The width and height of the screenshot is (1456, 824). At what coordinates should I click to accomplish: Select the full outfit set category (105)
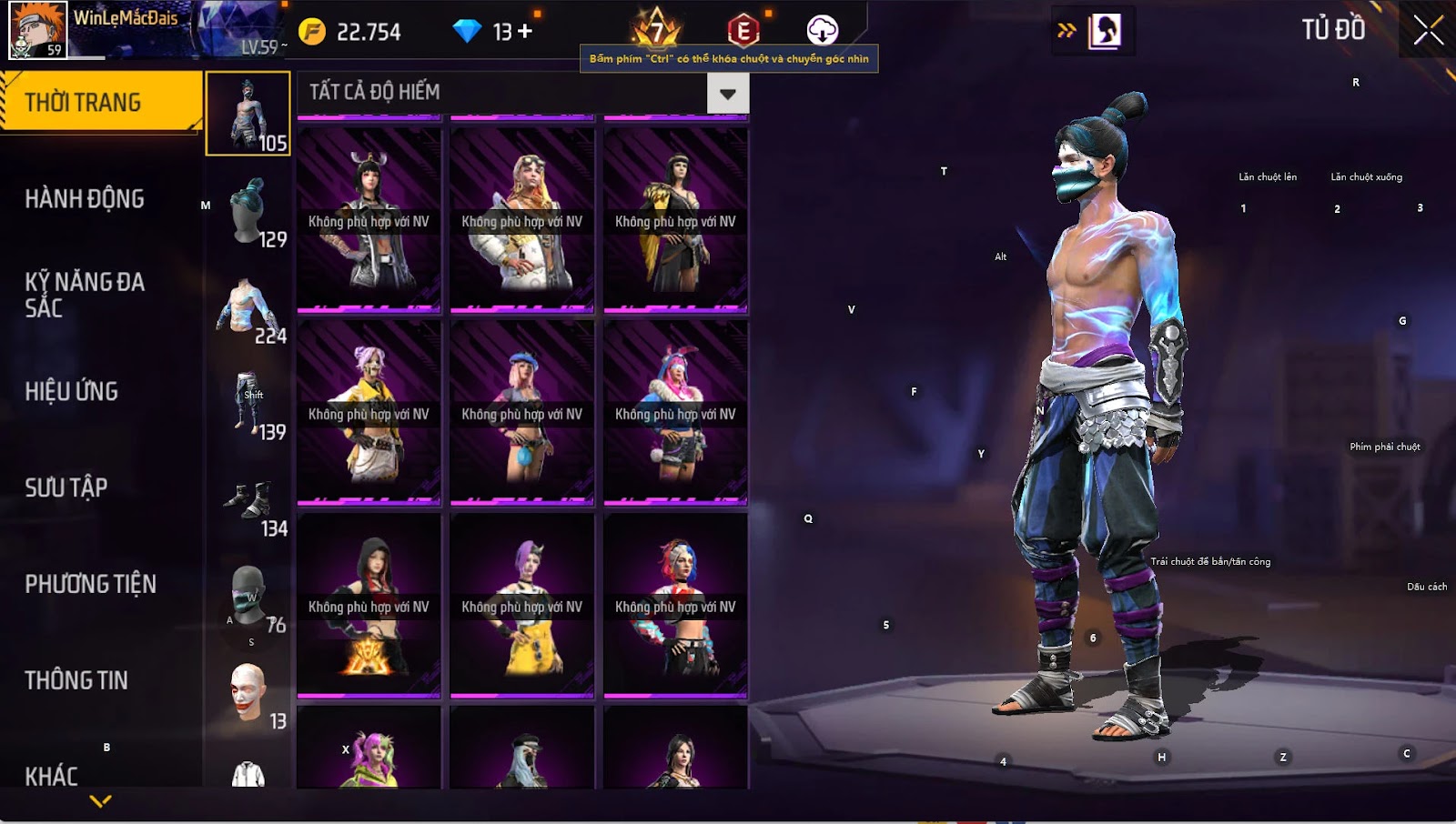point(248,115)
